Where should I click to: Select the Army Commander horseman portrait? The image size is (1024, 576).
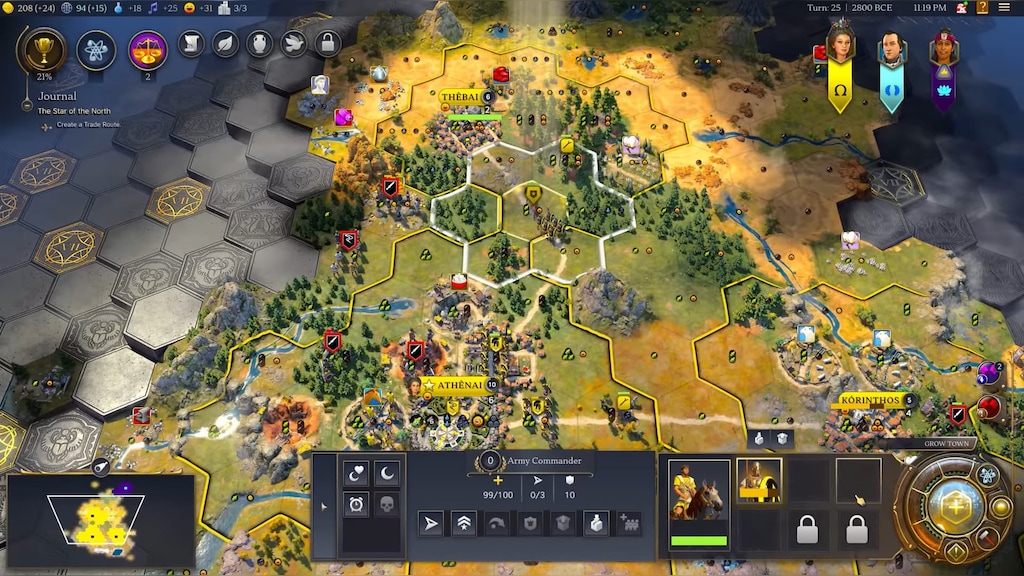pos(699,497)
